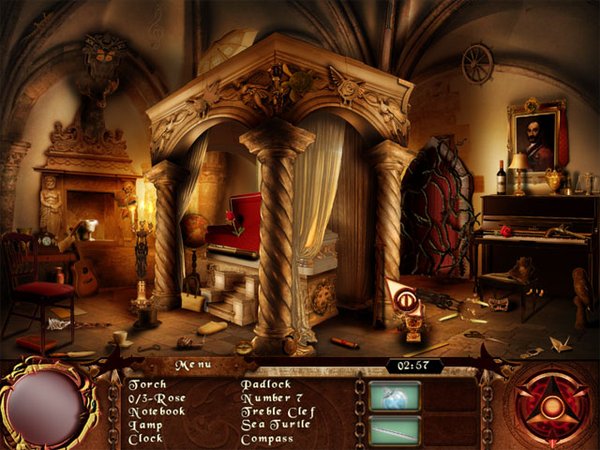Click Notebook in the find list
Image resolution: width=600 pixels, height=450 pixels.
coord(157,411)
